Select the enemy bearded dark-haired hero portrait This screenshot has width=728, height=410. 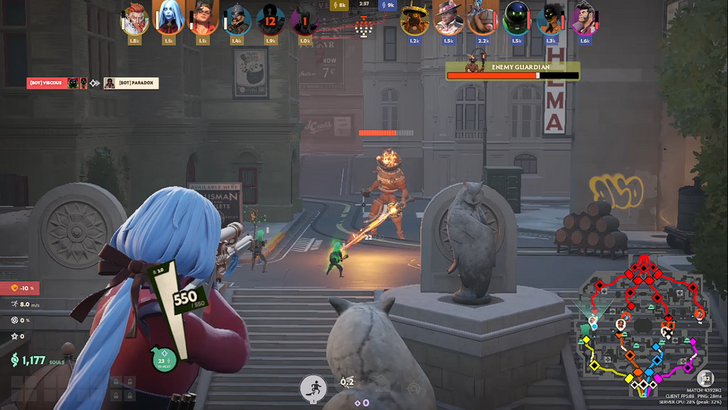coord(585,19)
